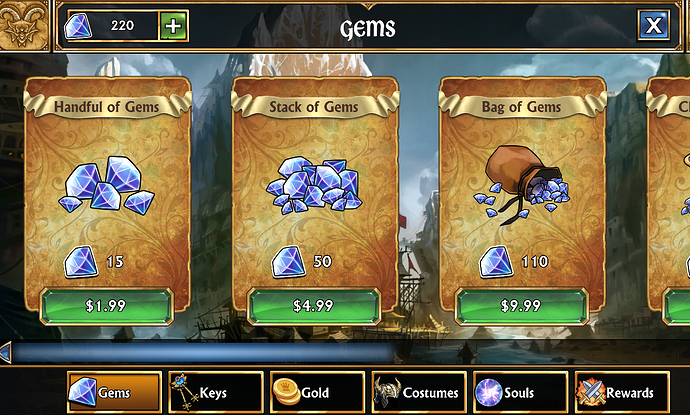Go to the Rewards tab

[x=621, y=393]
